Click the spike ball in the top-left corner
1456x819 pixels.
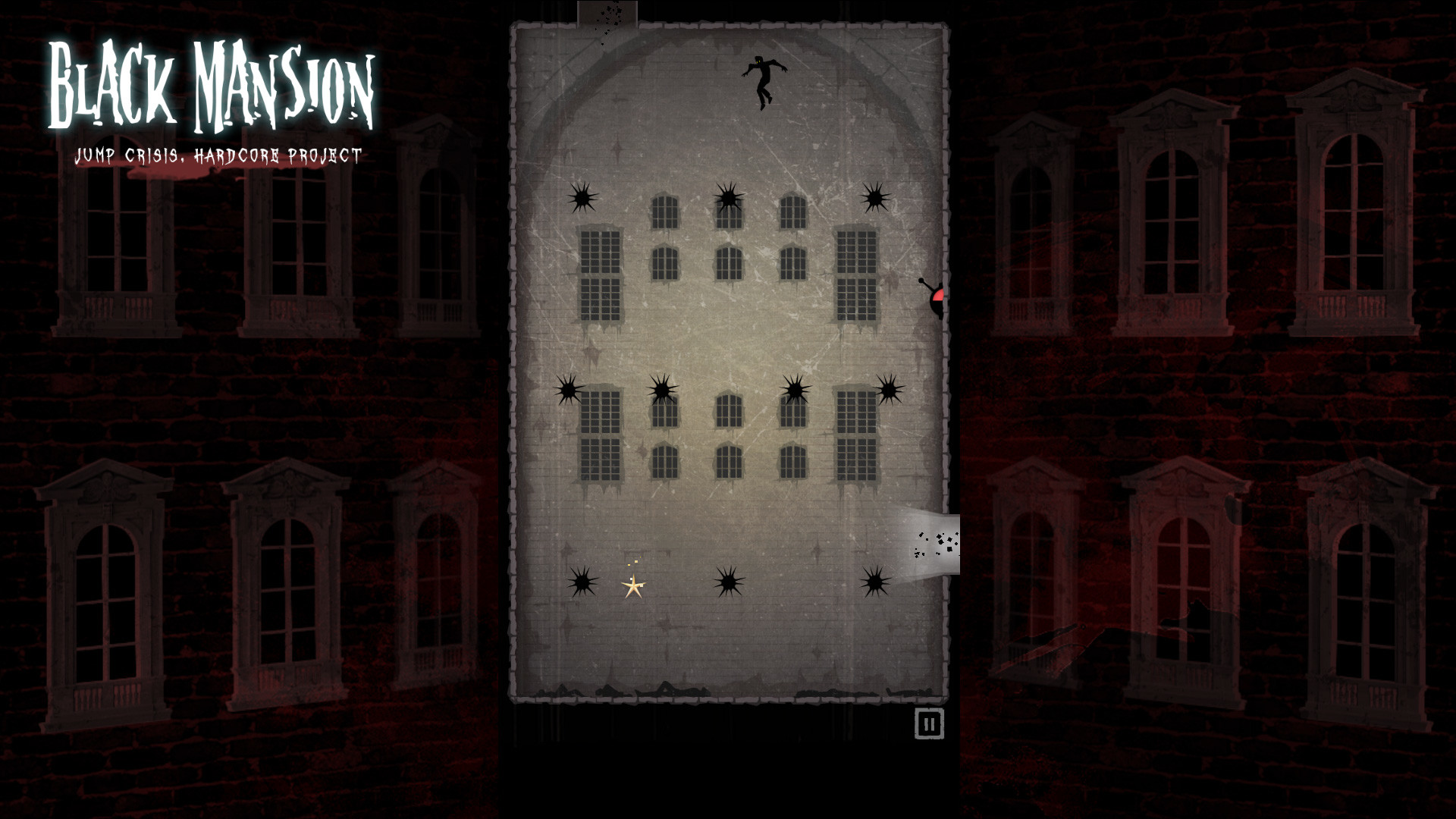(582, 199)
